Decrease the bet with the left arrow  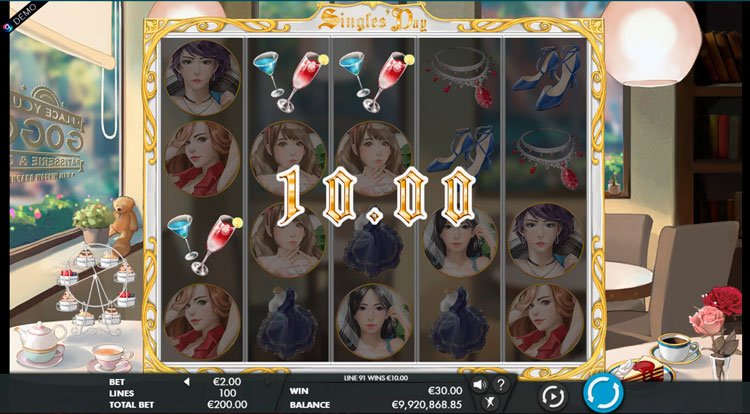coord(186,382)
